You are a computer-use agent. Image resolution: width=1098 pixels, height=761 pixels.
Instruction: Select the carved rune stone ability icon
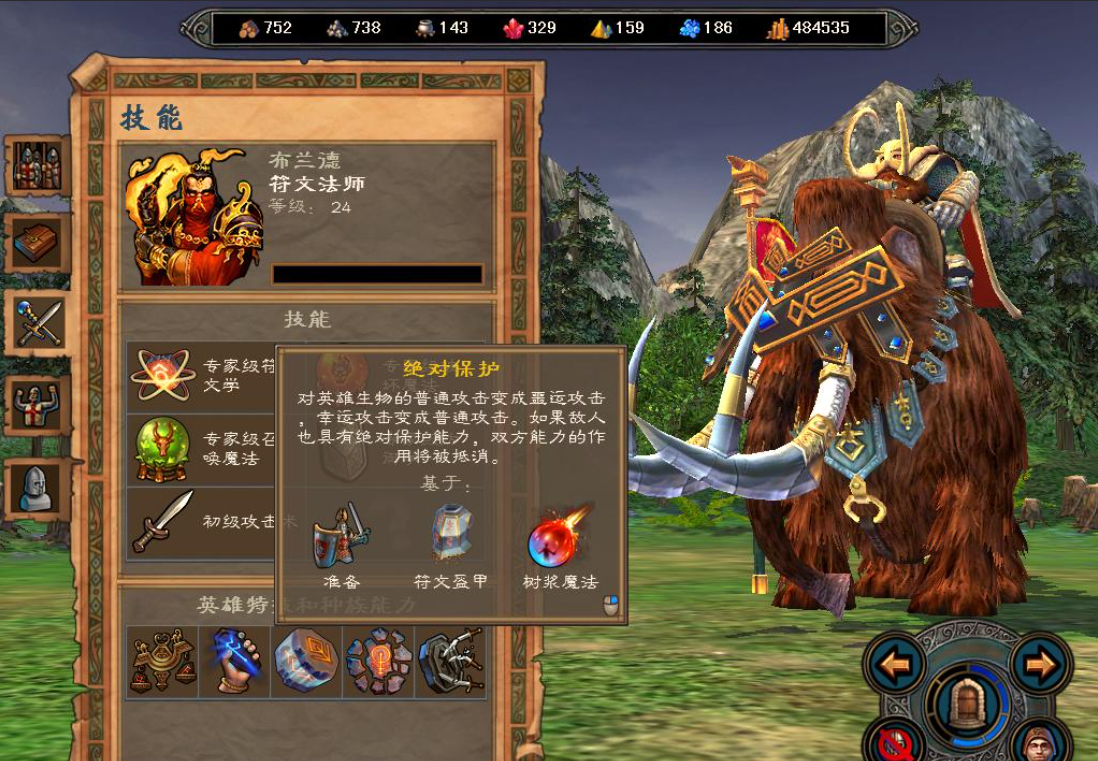tap(306, 661)
